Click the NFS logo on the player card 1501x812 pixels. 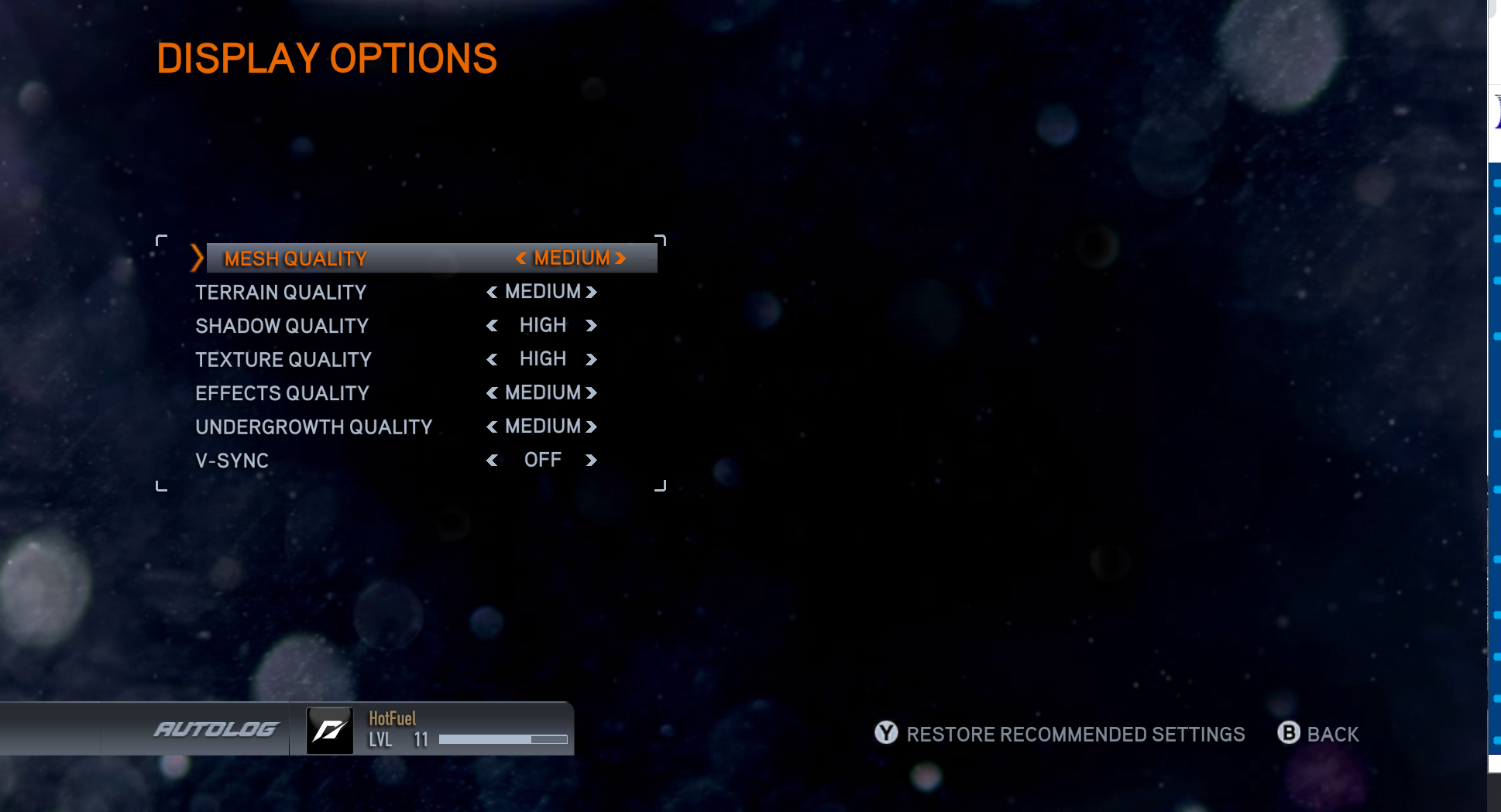point(330,728)
